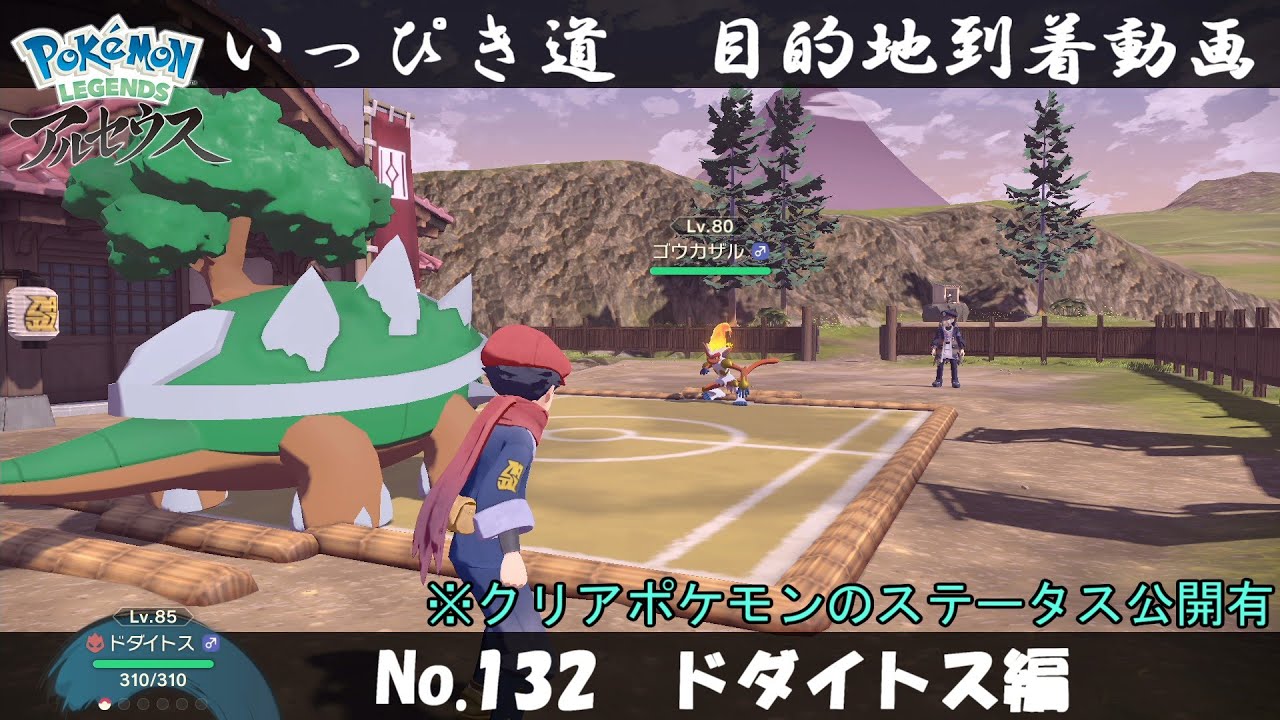Image resolution: width=1280 pixels, height=720 pixels.
Task: Select the filled Poké Ball in the party row
Action: click(104, 703)
